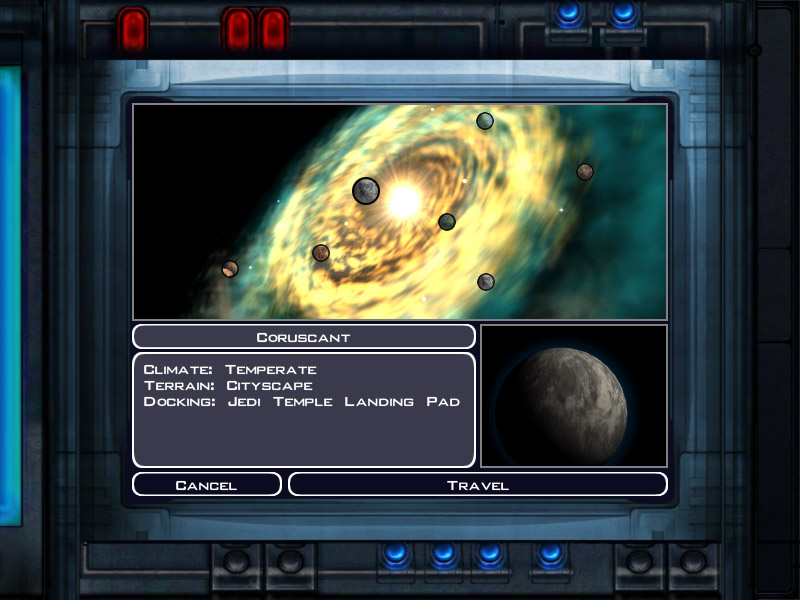This screenshot has width=800, height=600.
Task: Choose the dark green planet beside the galactic core
Action: tap(447, 222)
